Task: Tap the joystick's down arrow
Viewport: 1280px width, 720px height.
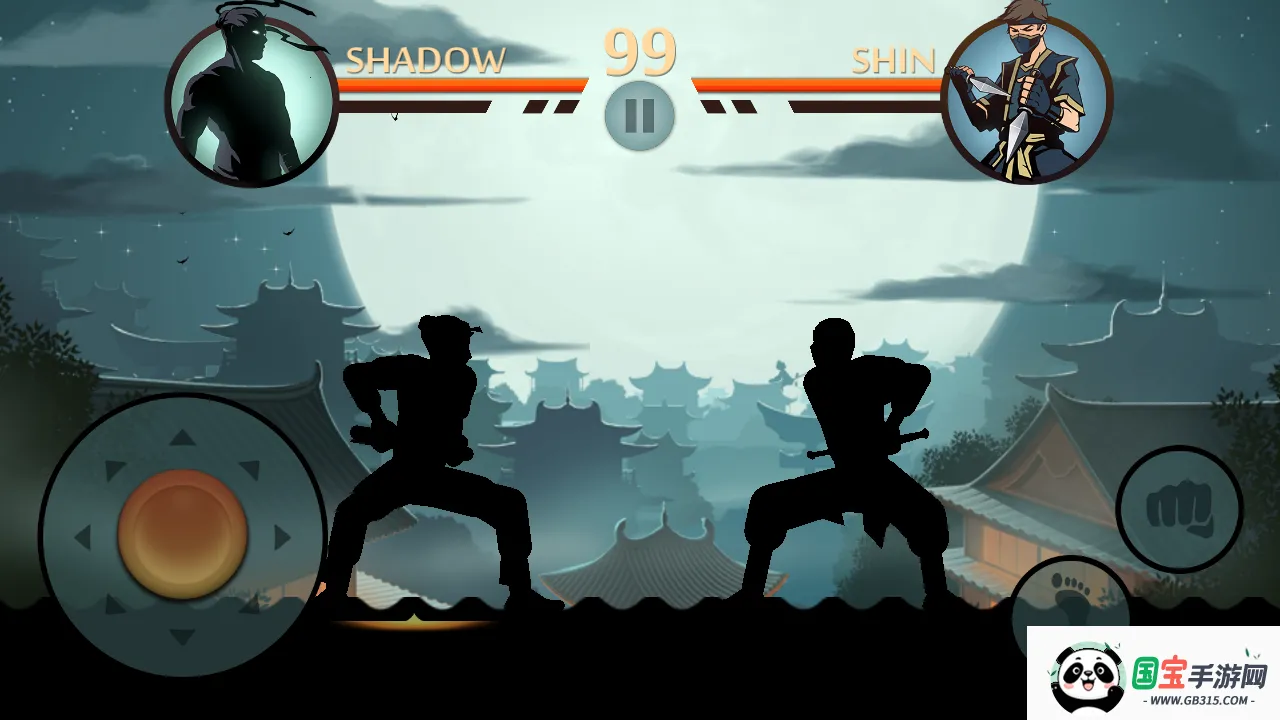Action: [x=181, y=635]
